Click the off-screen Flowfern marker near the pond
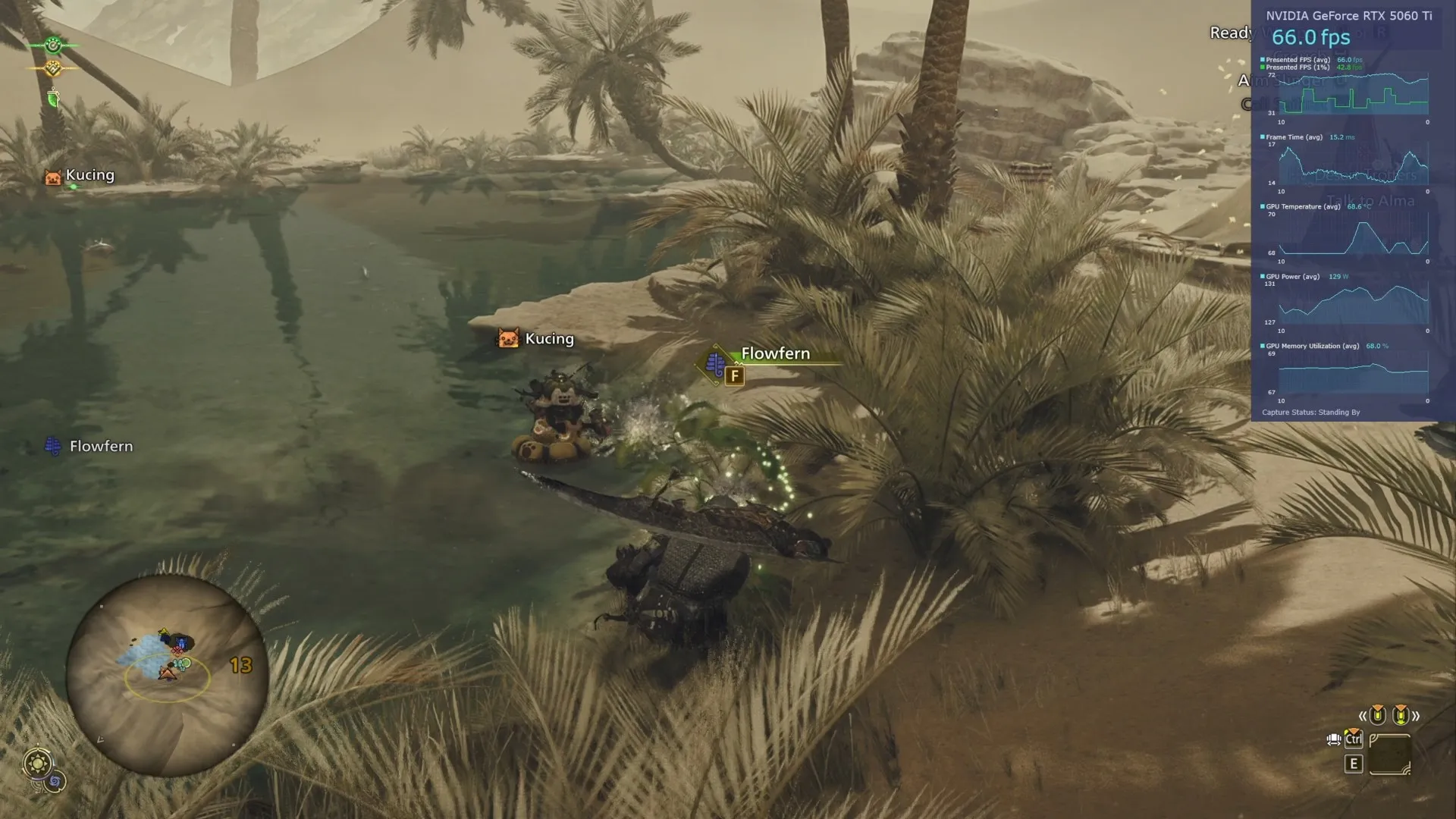Image resolution: width=1456 pixels, height=819 pixels. click(53, 447)
